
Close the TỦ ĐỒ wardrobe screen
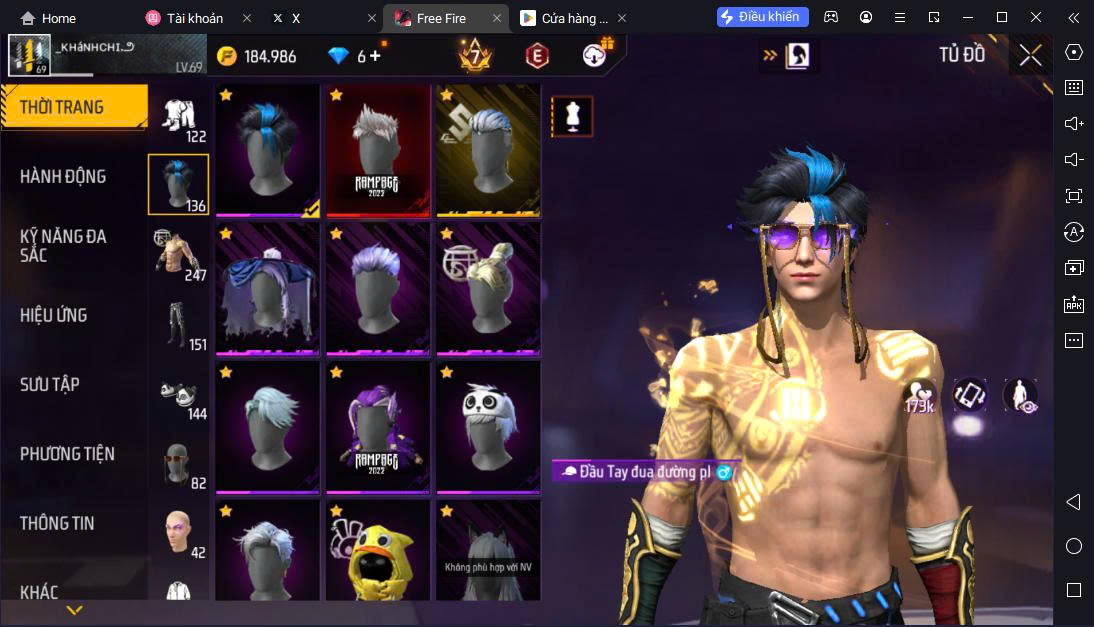1030,56
